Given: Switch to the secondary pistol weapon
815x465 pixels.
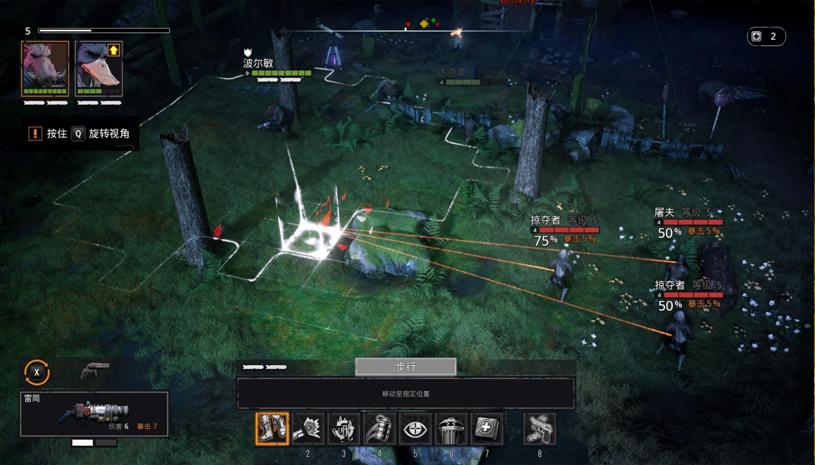Looking at the screenshot, I should [x=96, y=372].
